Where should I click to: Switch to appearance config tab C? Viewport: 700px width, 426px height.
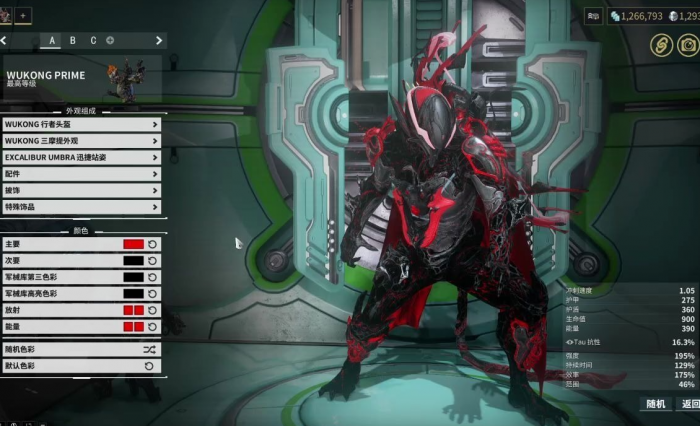pos(93,40)
